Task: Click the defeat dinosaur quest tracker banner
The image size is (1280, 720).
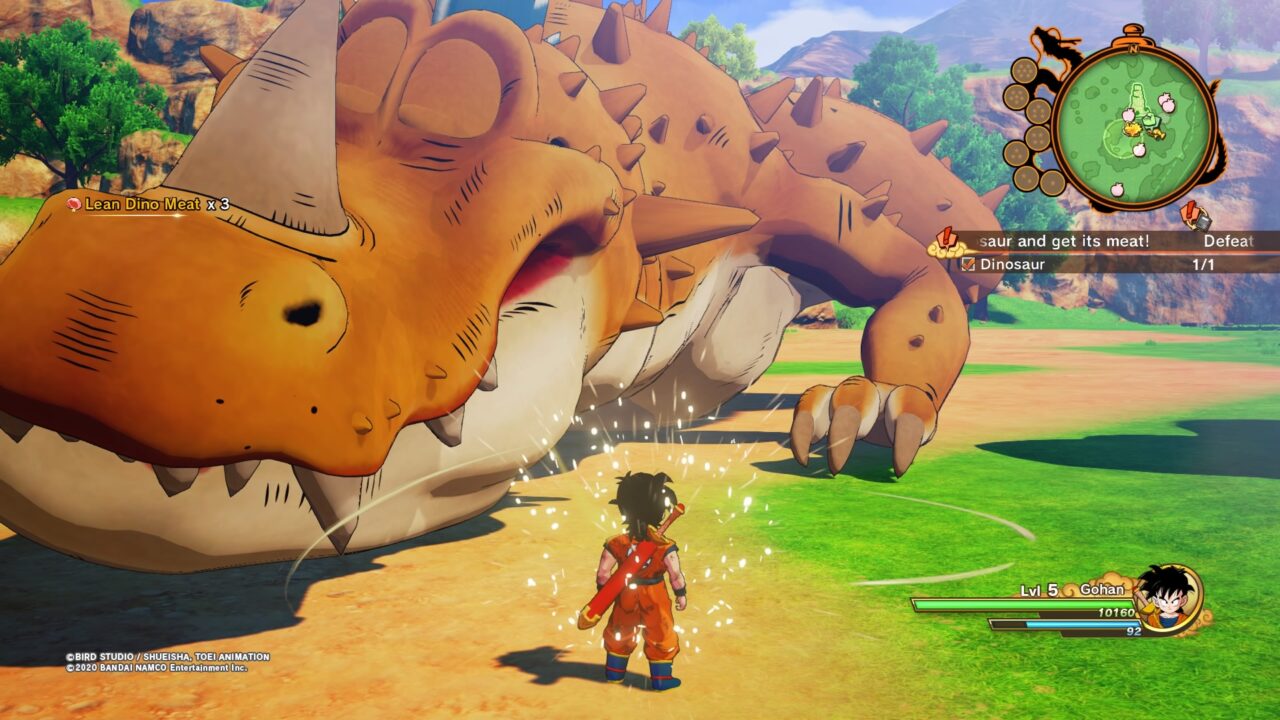Action: point(1100,241)
